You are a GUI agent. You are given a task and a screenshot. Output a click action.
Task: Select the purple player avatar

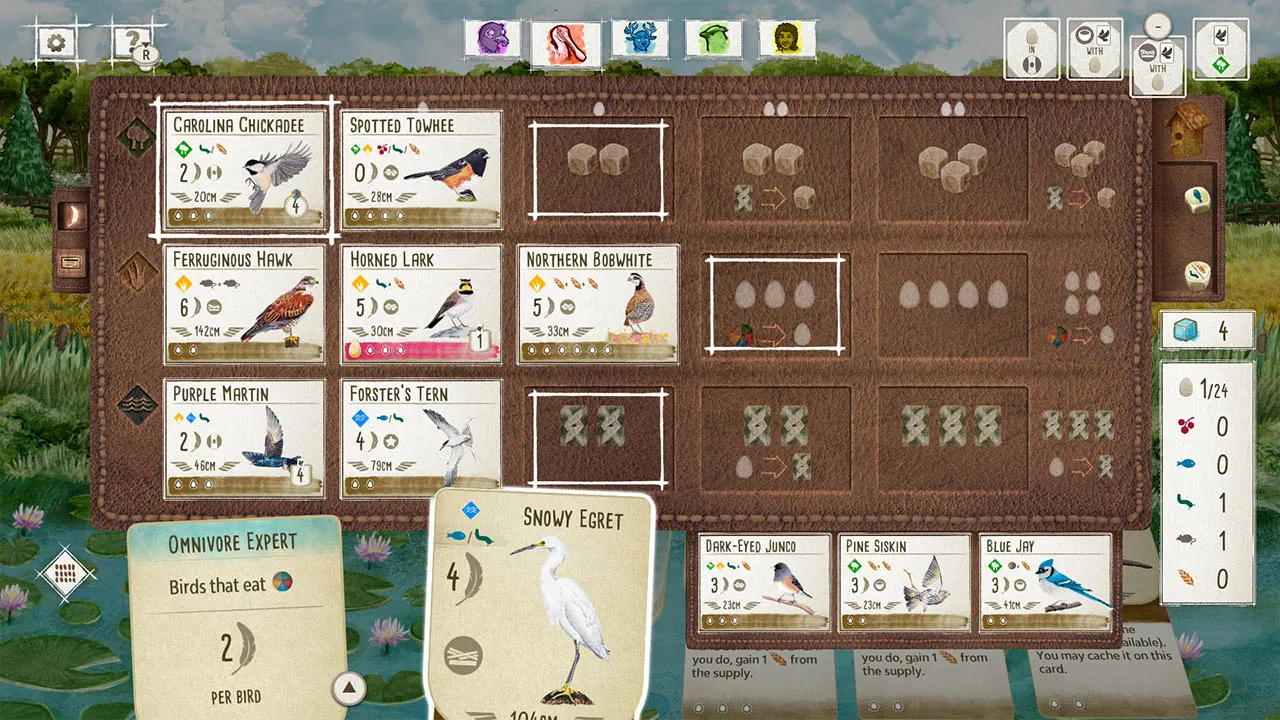(x=491, y=40)
